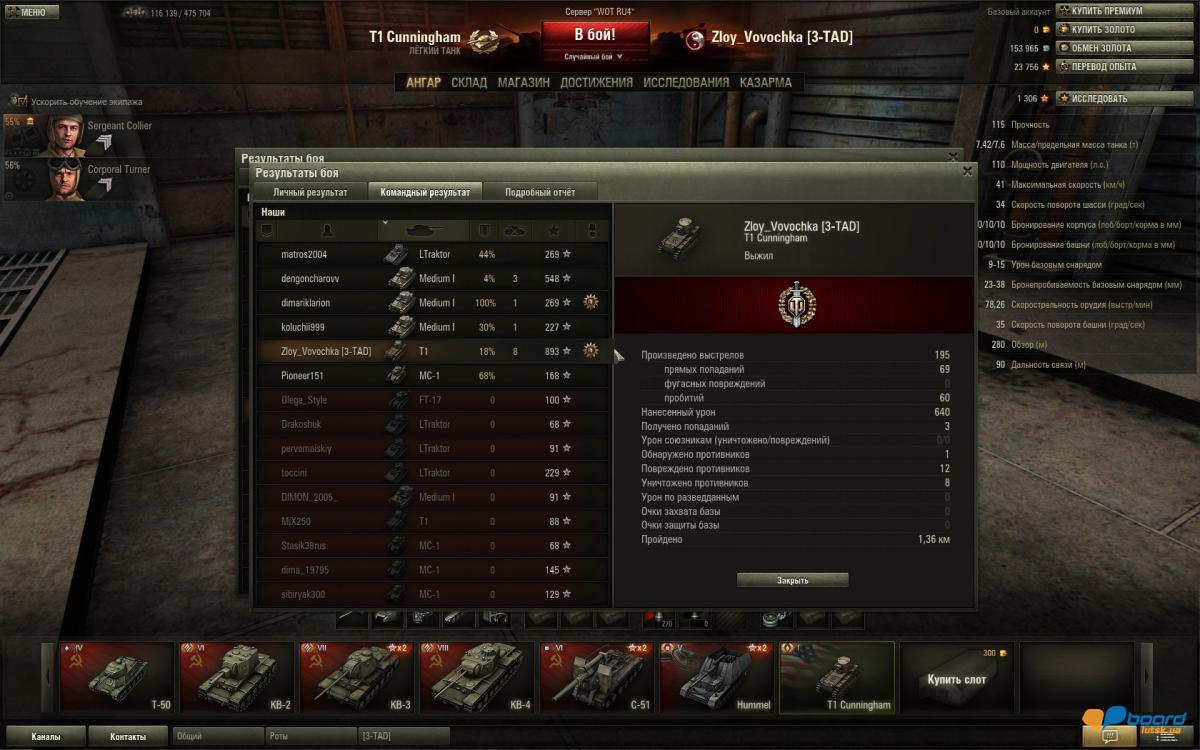Select player matros2004 in the team list

304,255
